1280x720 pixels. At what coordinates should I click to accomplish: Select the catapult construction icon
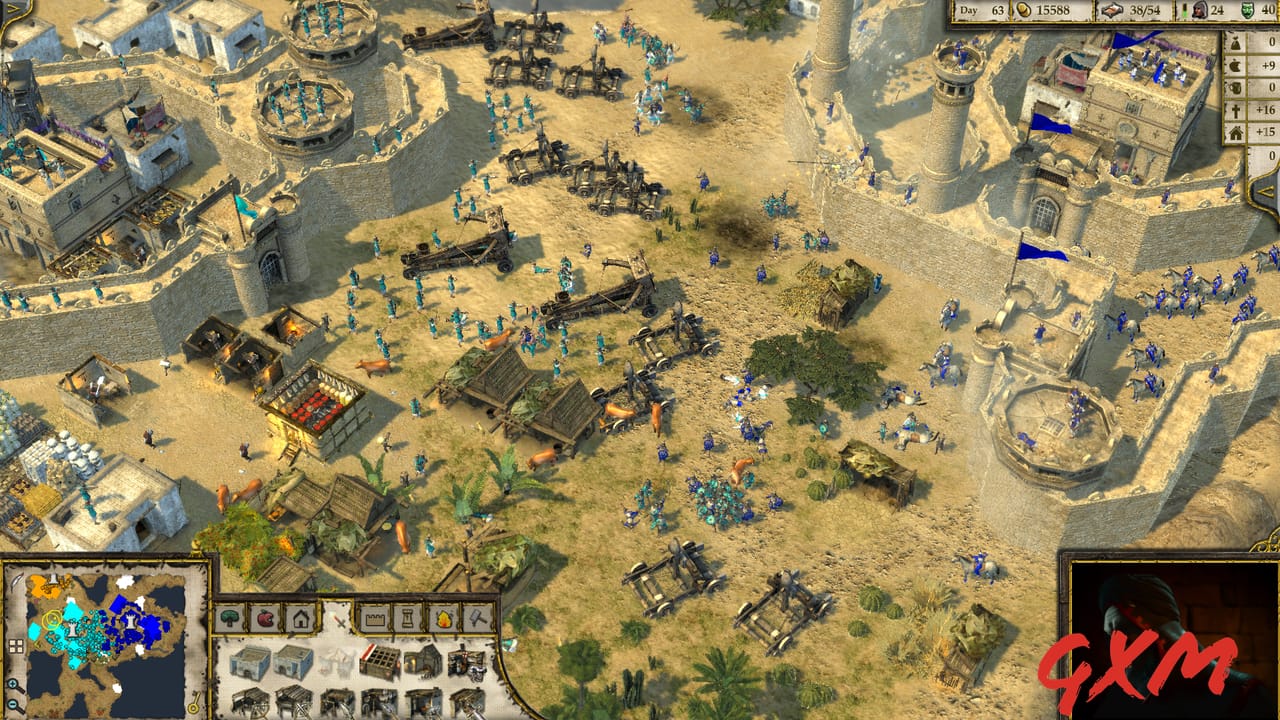pyautogui.click(x=251, y=700)
